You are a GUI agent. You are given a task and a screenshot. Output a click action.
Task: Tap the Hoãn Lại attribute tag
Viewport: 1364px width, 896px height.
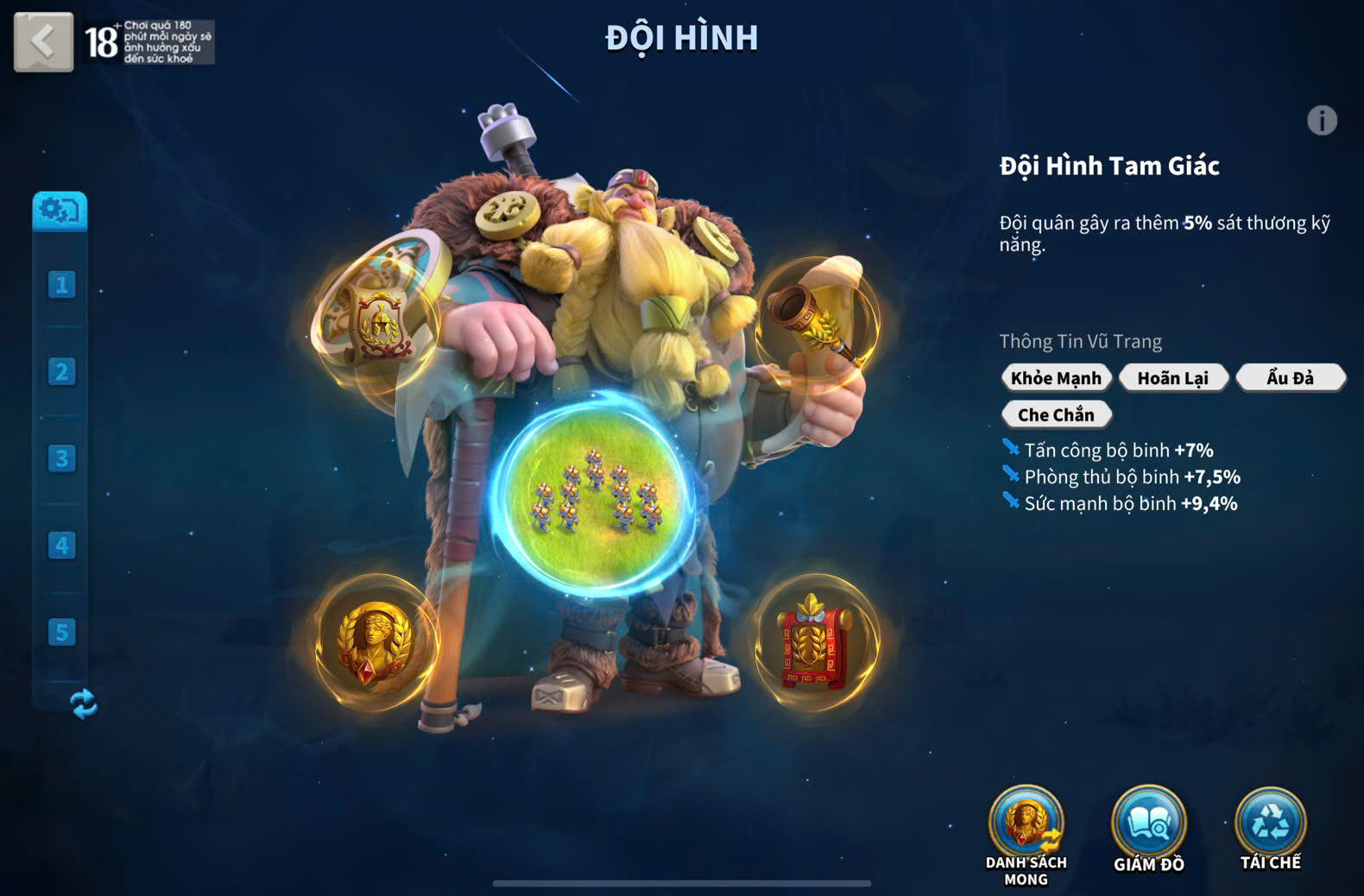tap(1172, 378)
